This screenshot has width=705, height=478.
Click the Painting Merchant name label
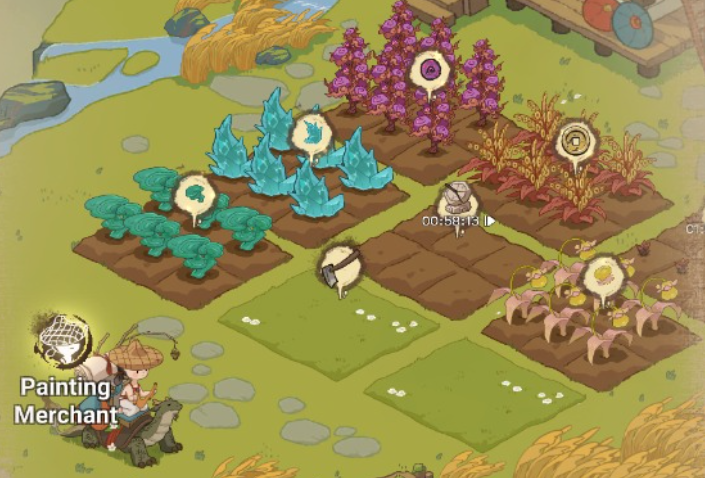pos(65,399)
